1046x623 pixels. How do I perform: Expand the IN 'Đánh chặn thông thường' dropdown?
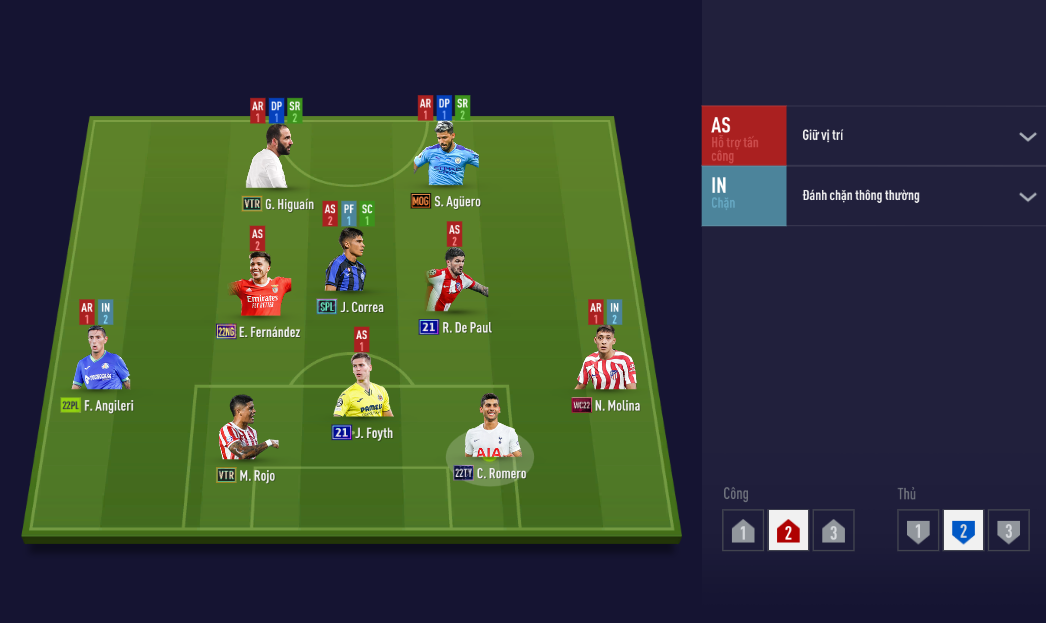click(x=1027, y=196)
